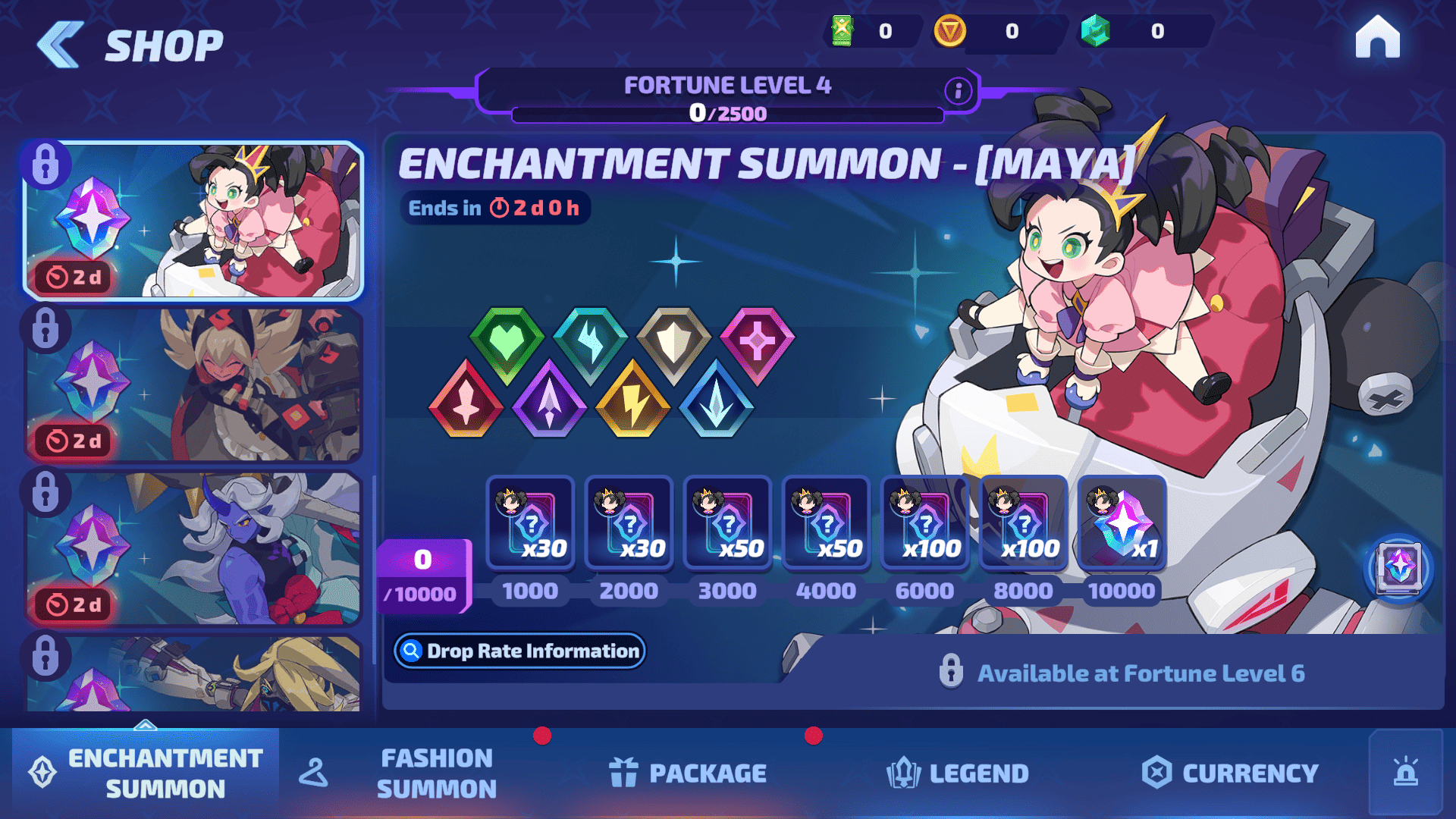Choose the blonde masked character banner
The image size is (1456, 819).
coord(194,385)
